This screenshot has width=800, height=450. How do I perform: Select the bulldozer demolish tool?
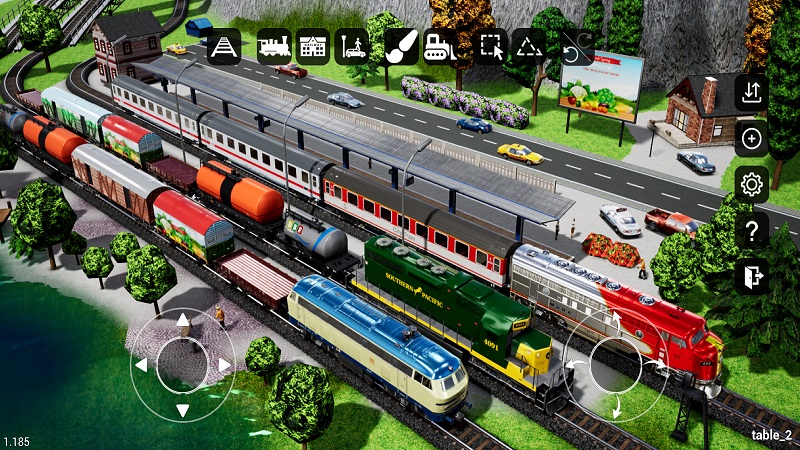[x=440, y=46]
